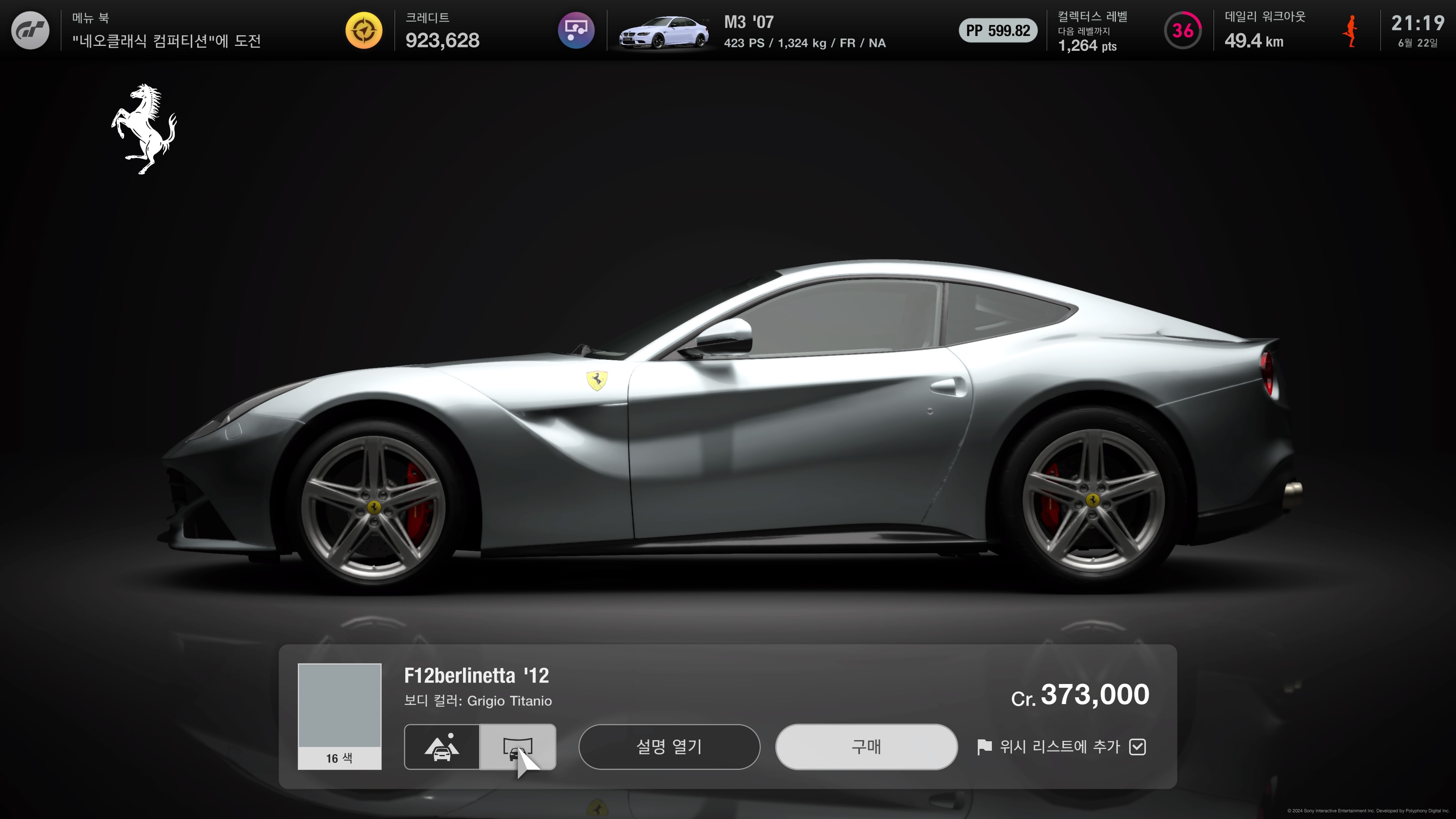Open collector level 36 circular badge

pos(1183,30)
